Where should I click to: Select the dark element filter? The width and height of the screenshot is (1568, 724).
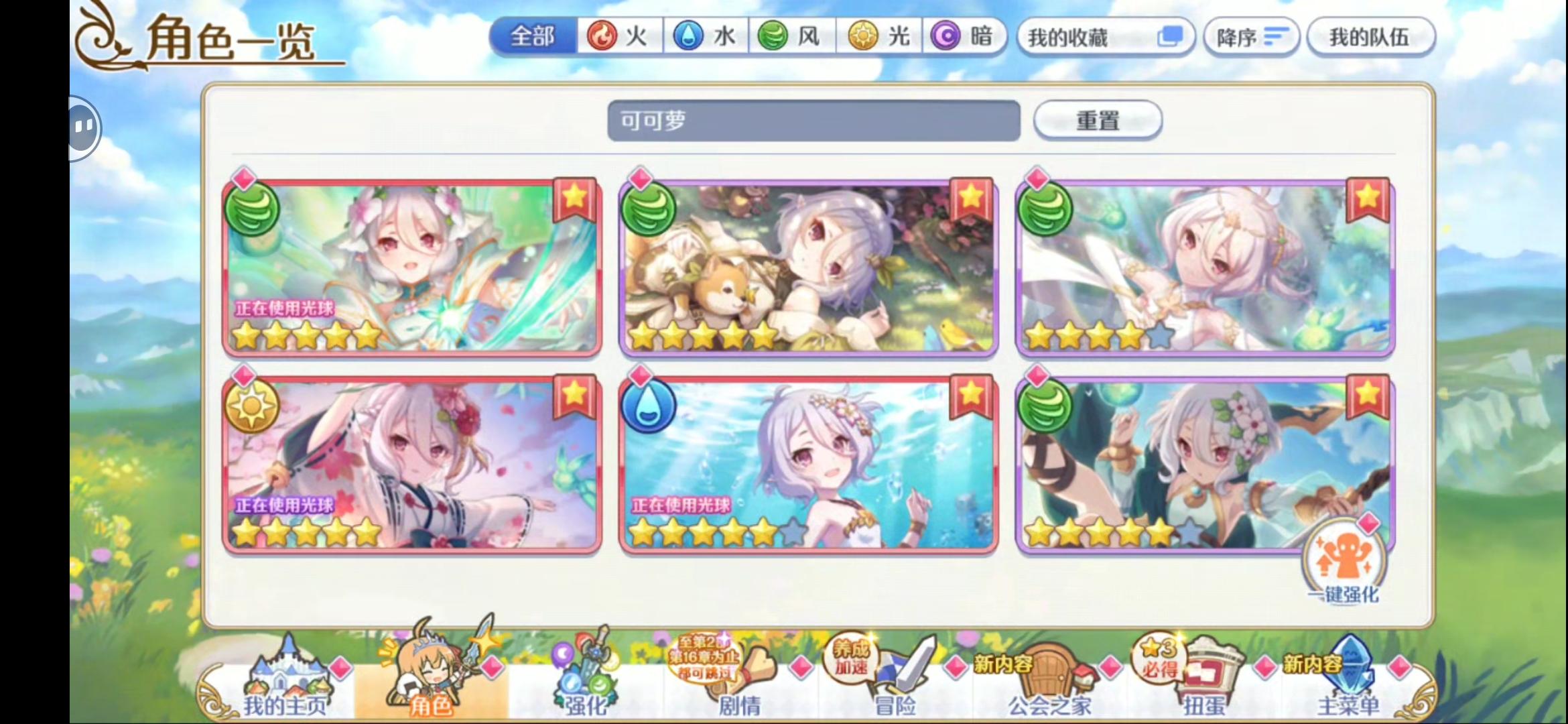coord(964,37)
